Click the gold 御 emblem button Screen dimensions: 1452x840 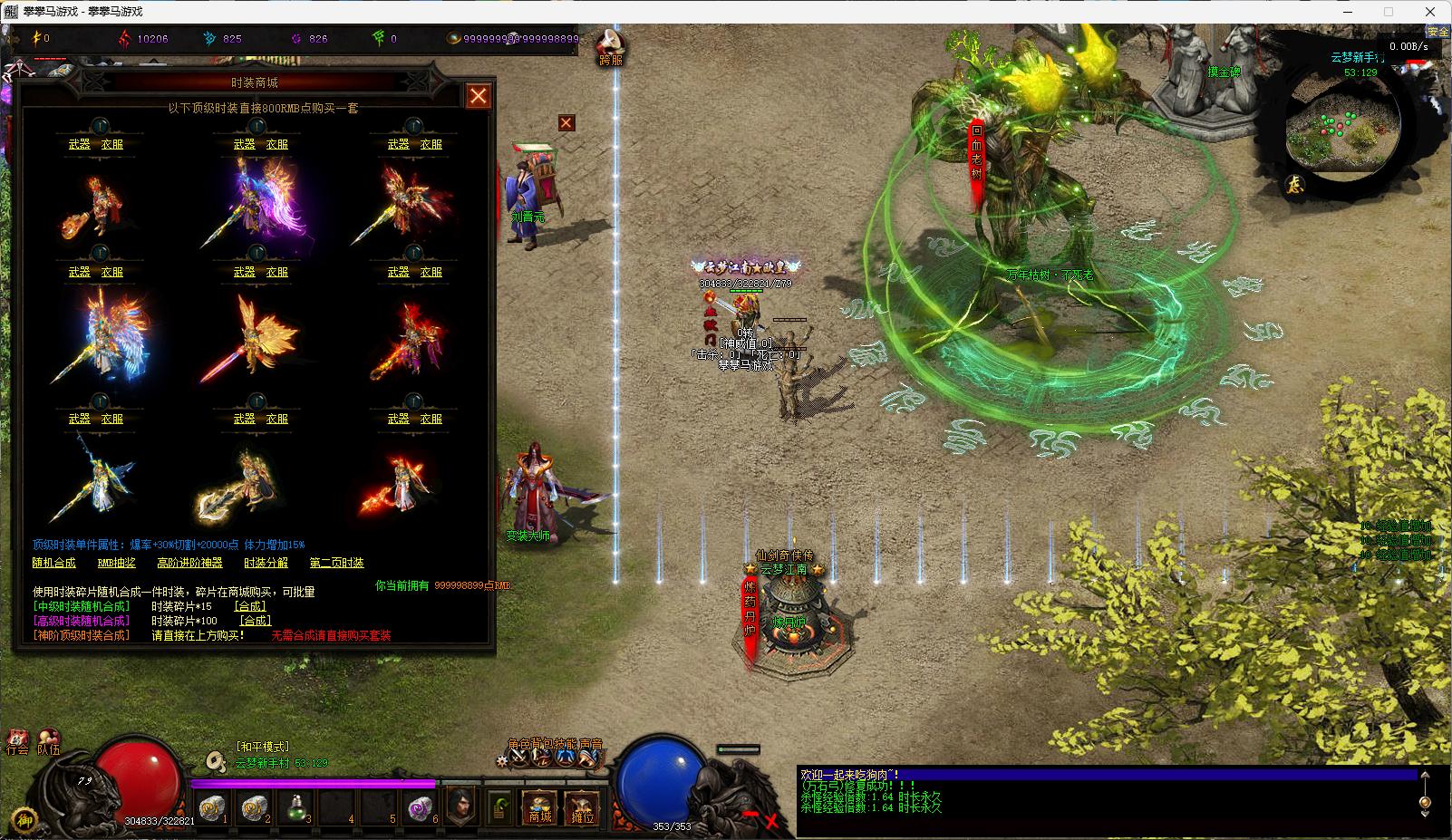coord(24,818)
